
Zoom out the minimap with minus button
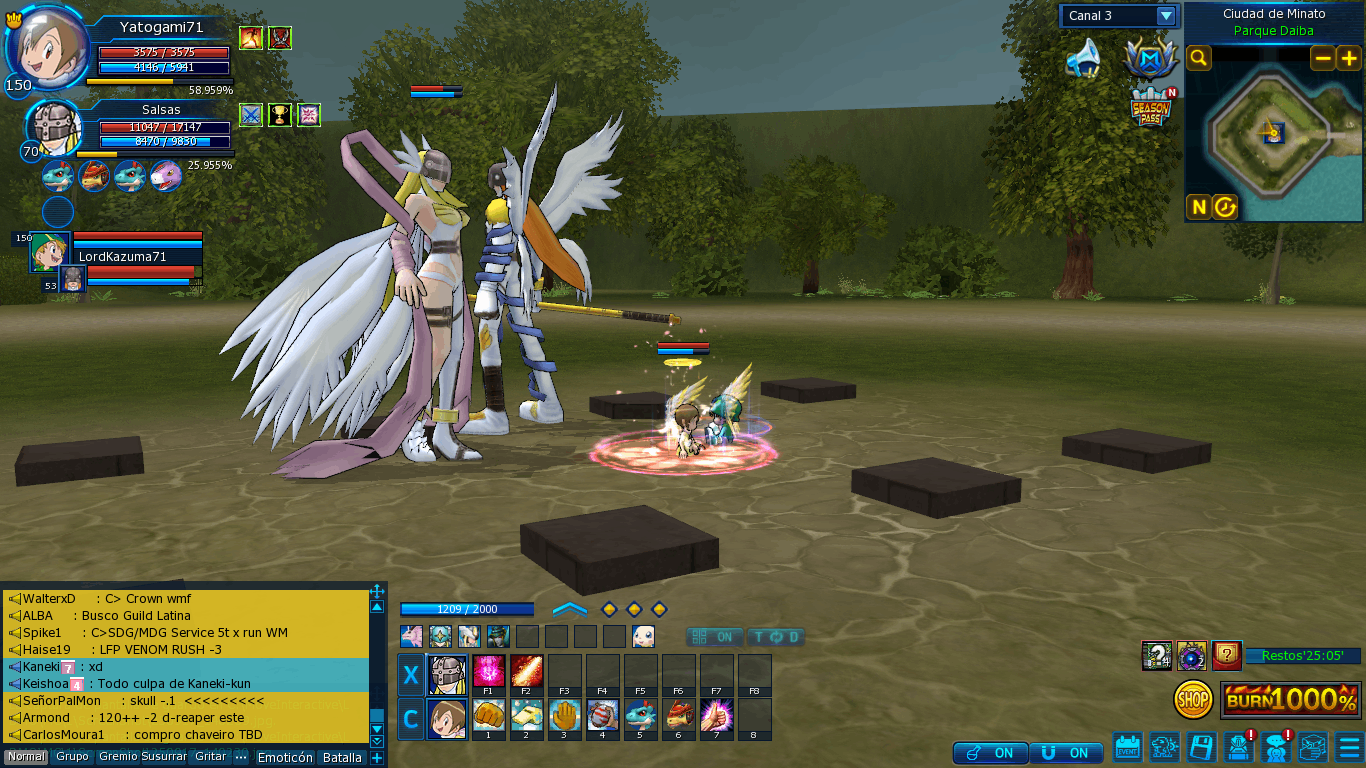[1323, 58]
